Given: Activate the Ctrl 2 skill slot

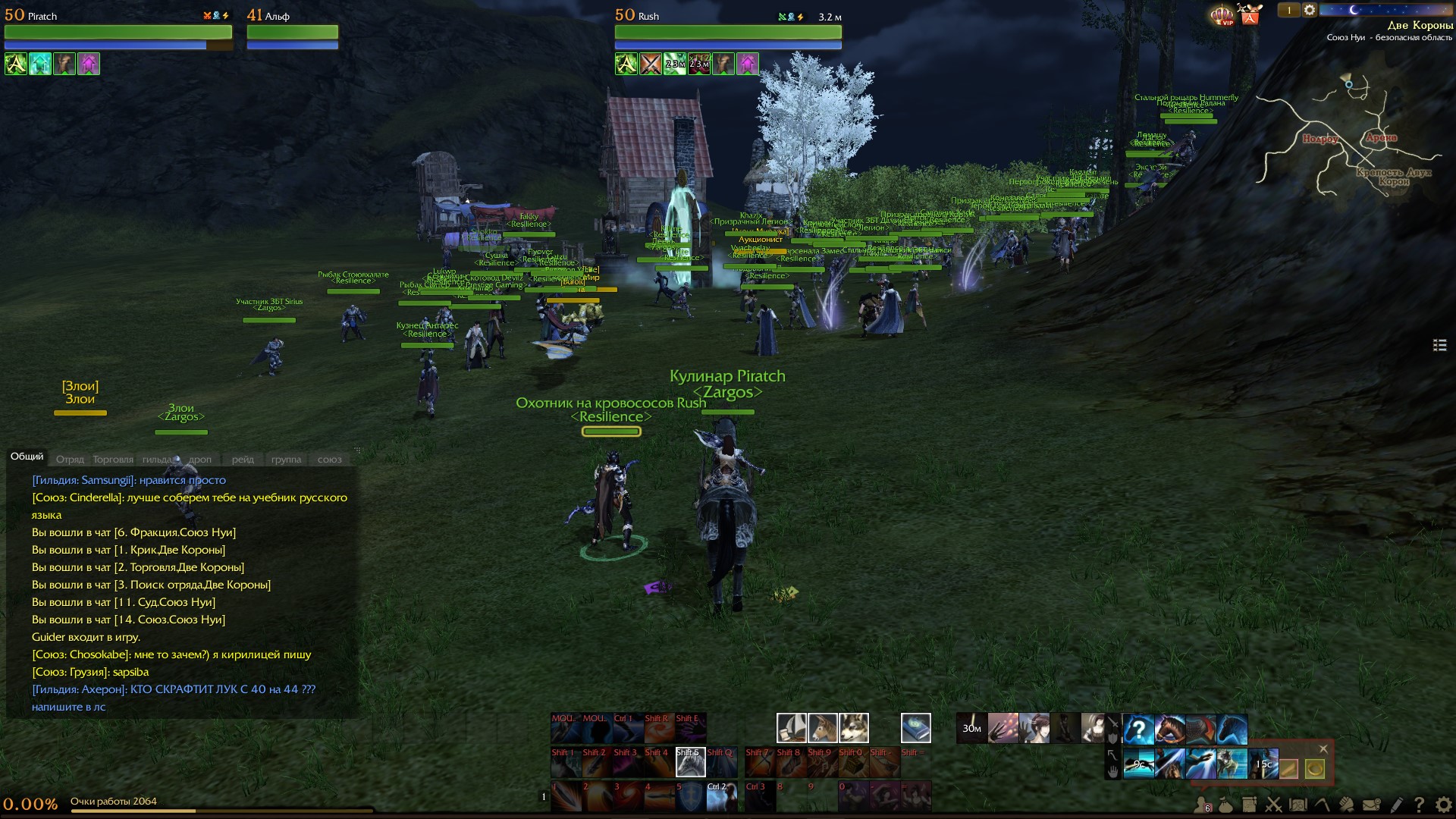Looking at the screenshot, I should tap(721, 797).
